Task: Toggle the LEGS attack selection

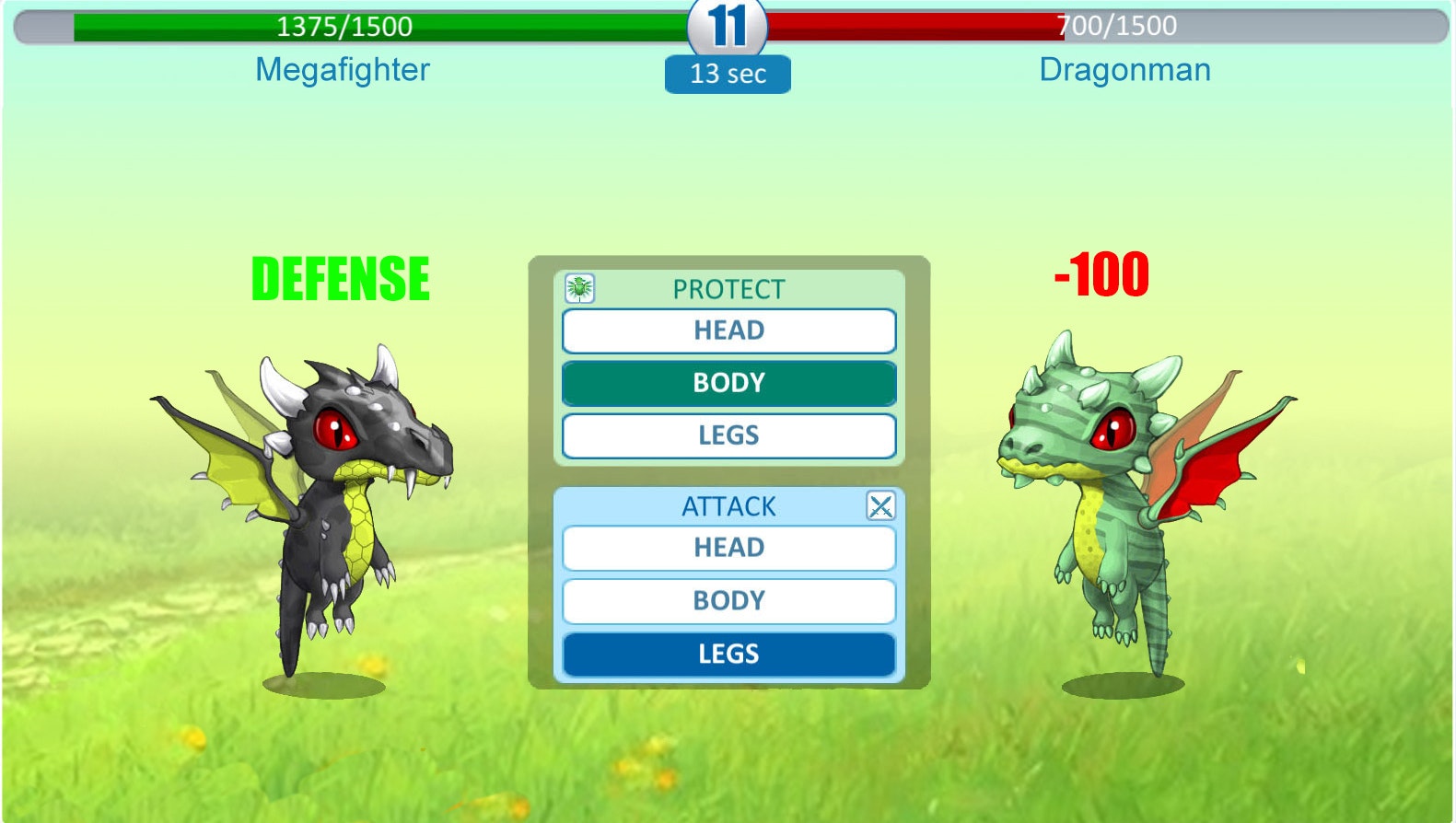Action: click(728, 654)
